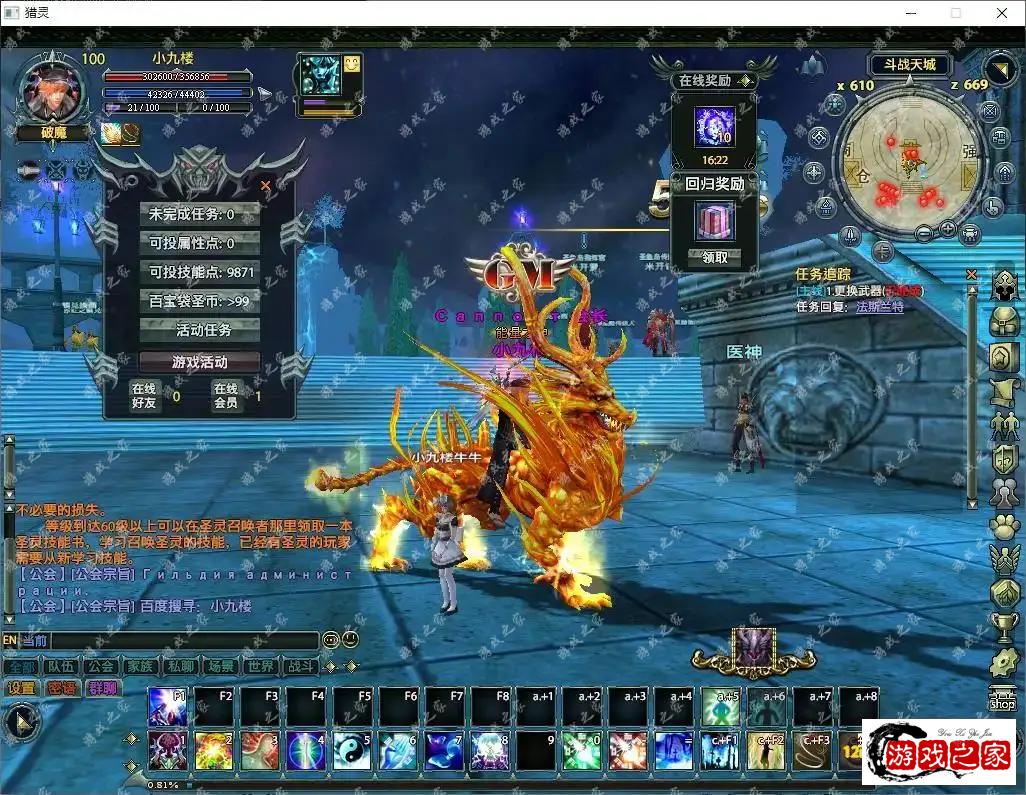
Task: Open the trophy icon in the sidebar
Action: pos(1003,627)
